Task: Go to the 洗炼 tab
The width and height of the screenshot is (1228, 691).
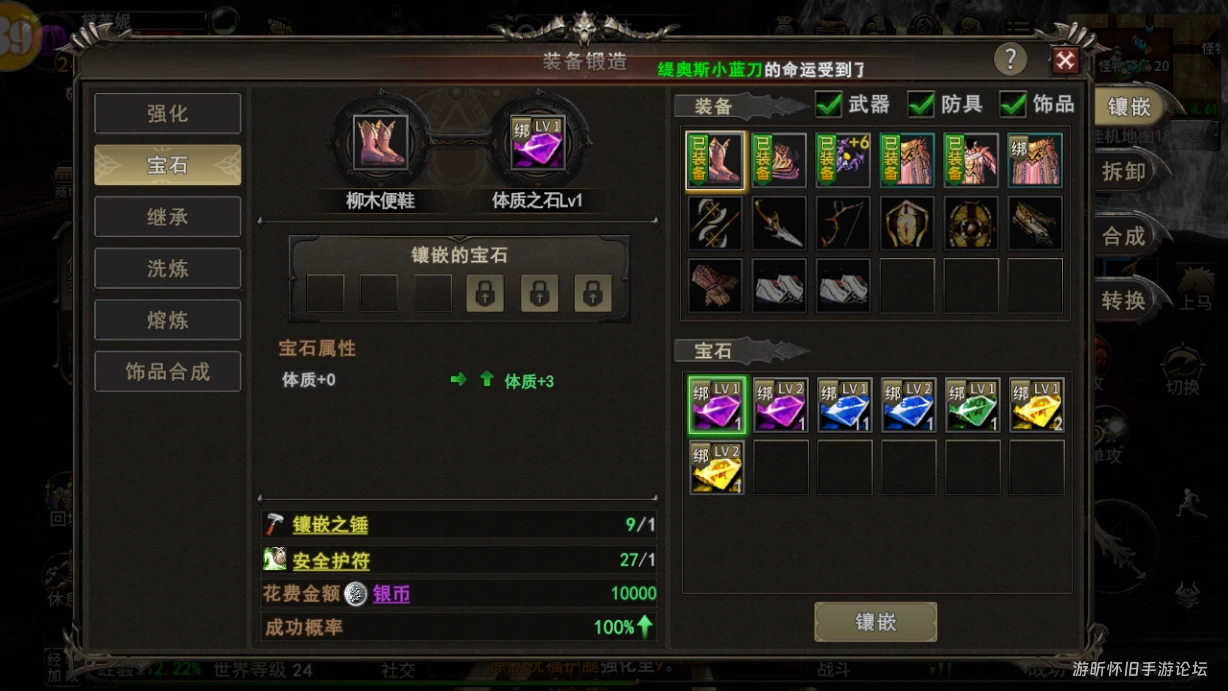Action: coord(167,269)
